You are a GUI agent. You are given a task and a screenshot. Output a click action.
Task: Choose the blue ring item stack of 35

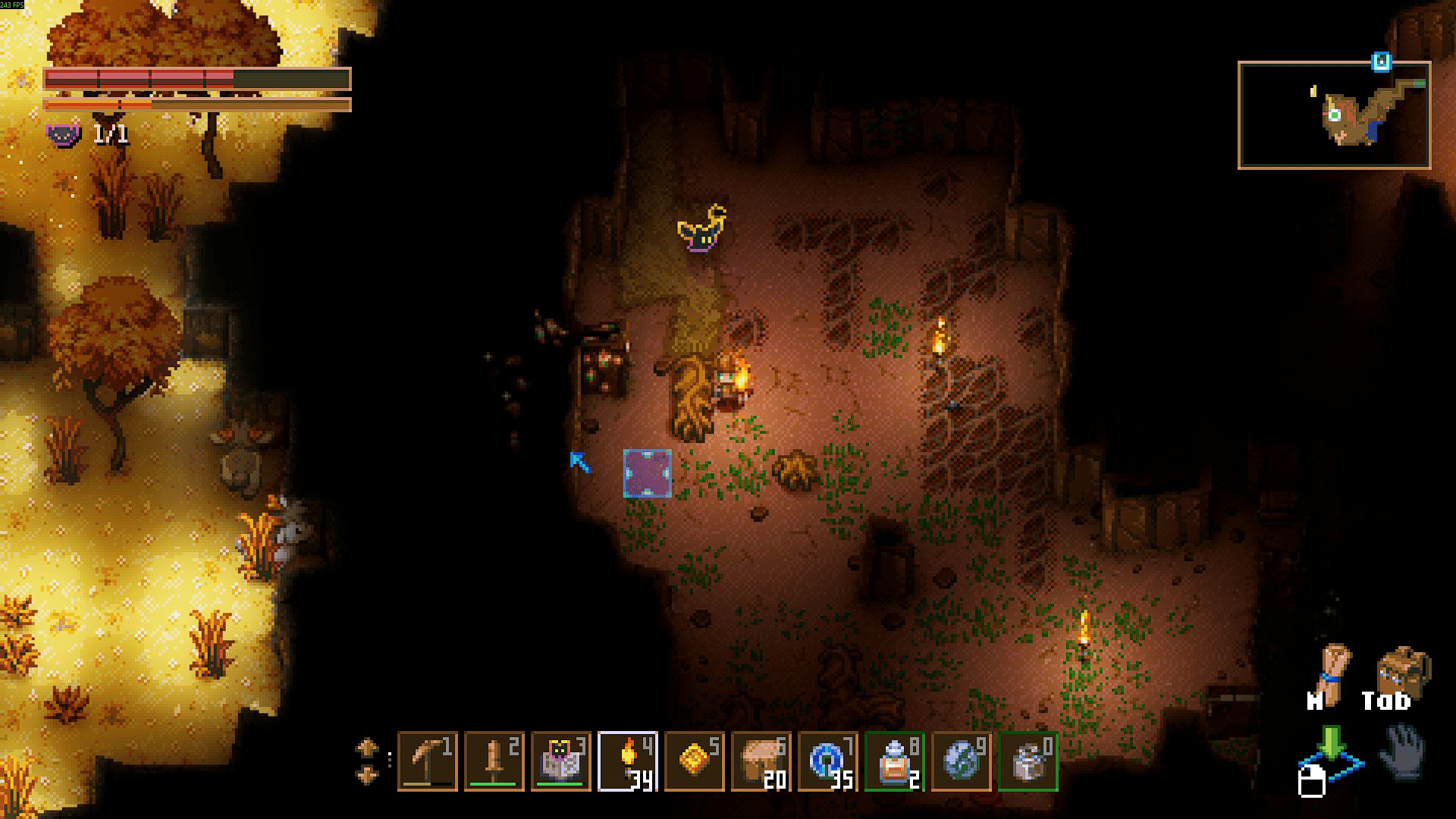(x=828, y=761)
